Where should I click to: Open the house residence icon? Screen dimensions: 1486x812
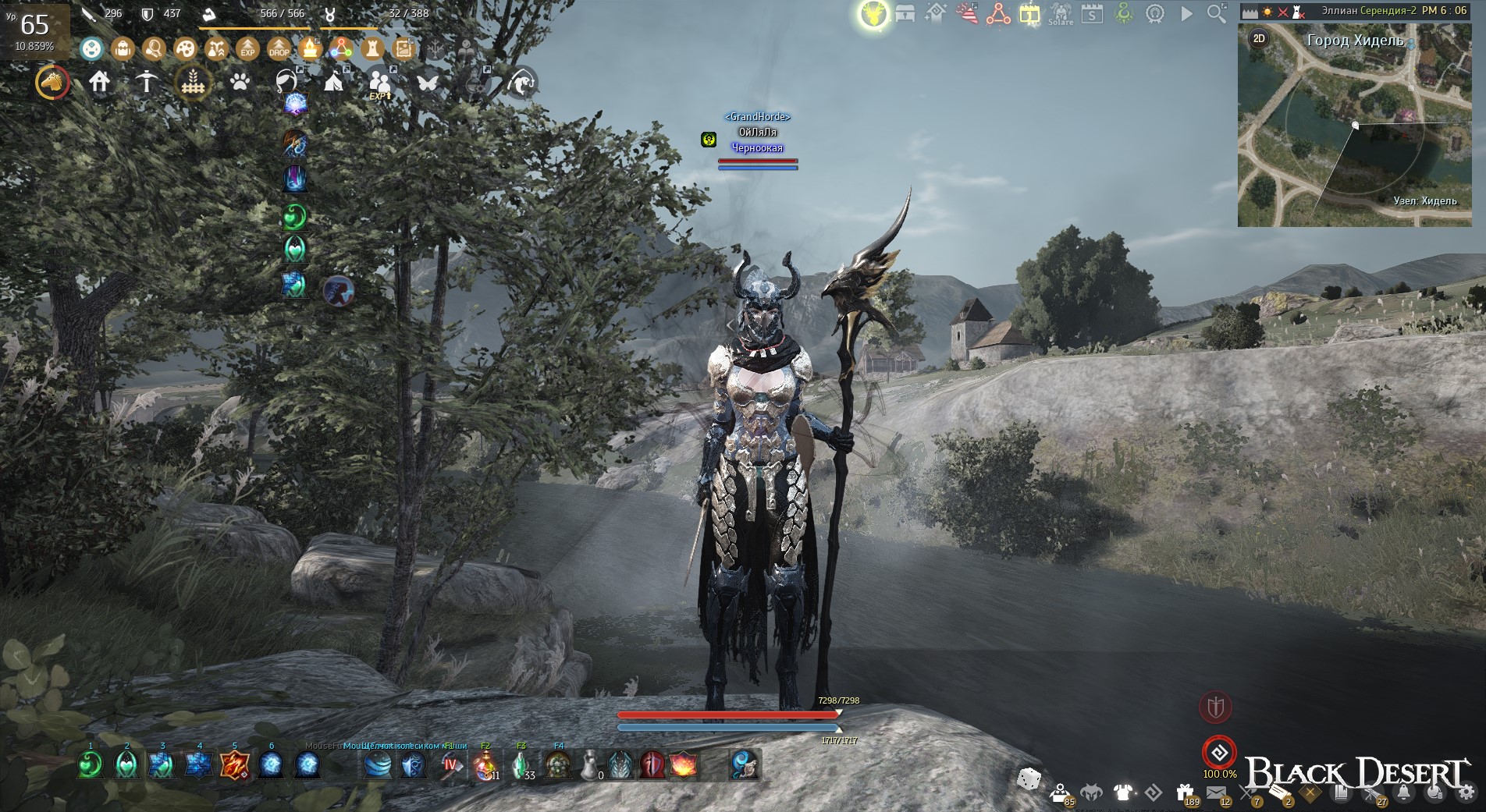coord(99,81)
